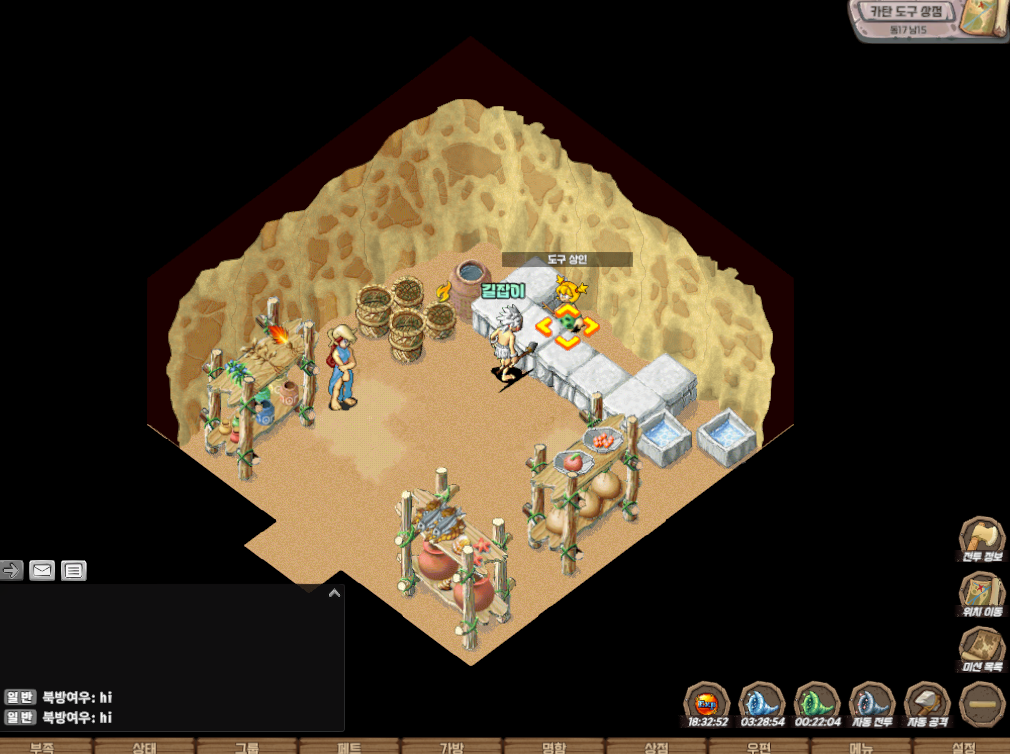Screen dimensions: 1010x754
Task: Select the blue horn buff icon
Action: click(762, 703)
